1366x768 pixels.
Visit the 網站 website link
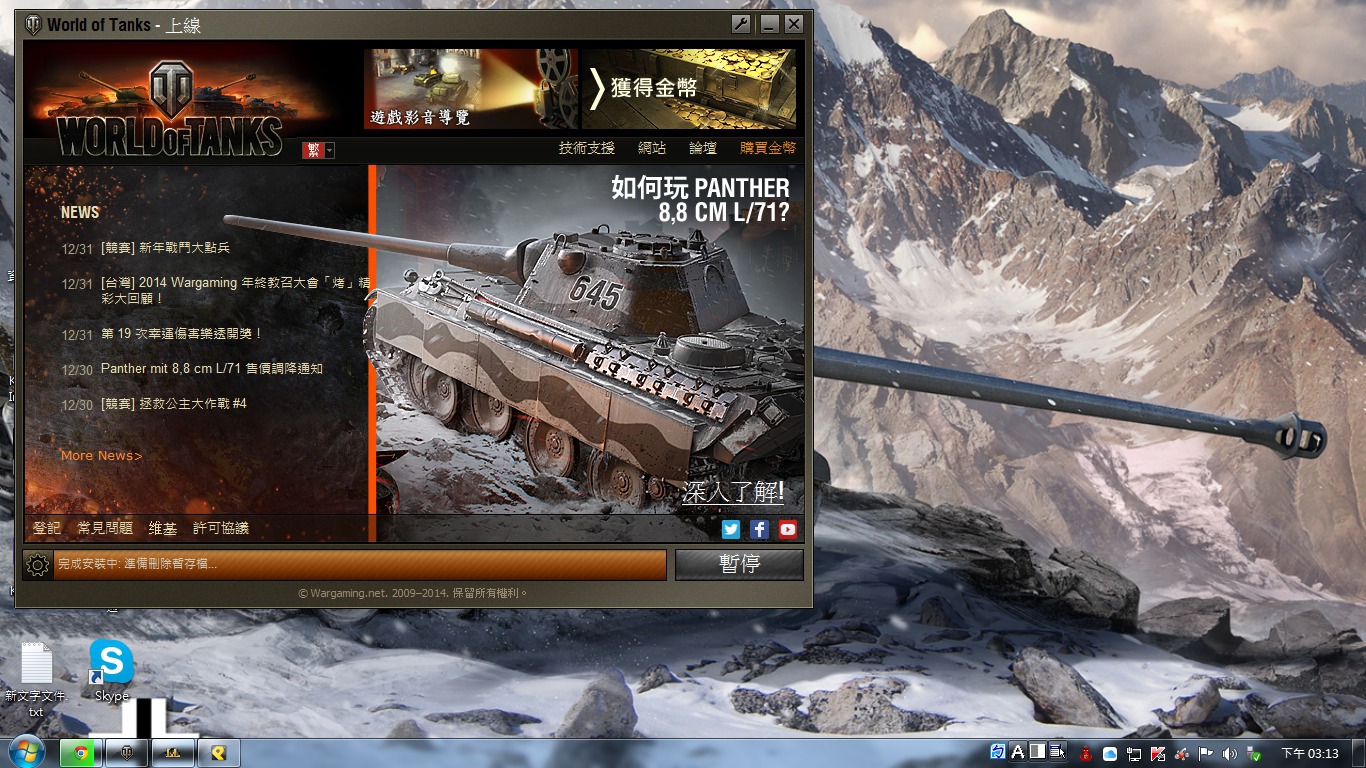pos(652,148)
